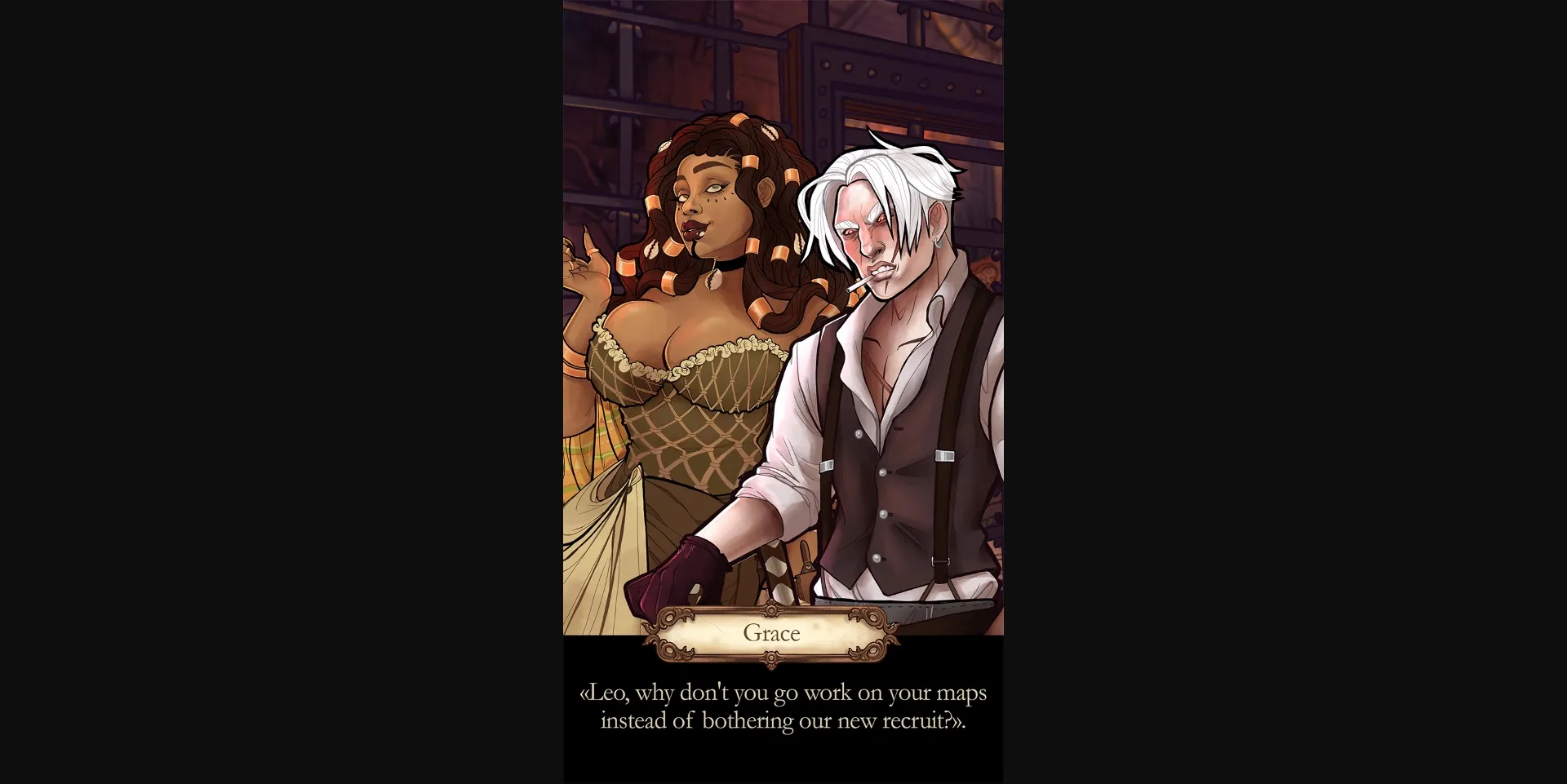The height and width of the screenshot is (784, 1567).
Task: Click Leo's silver earring
Action: click(940, 243)
